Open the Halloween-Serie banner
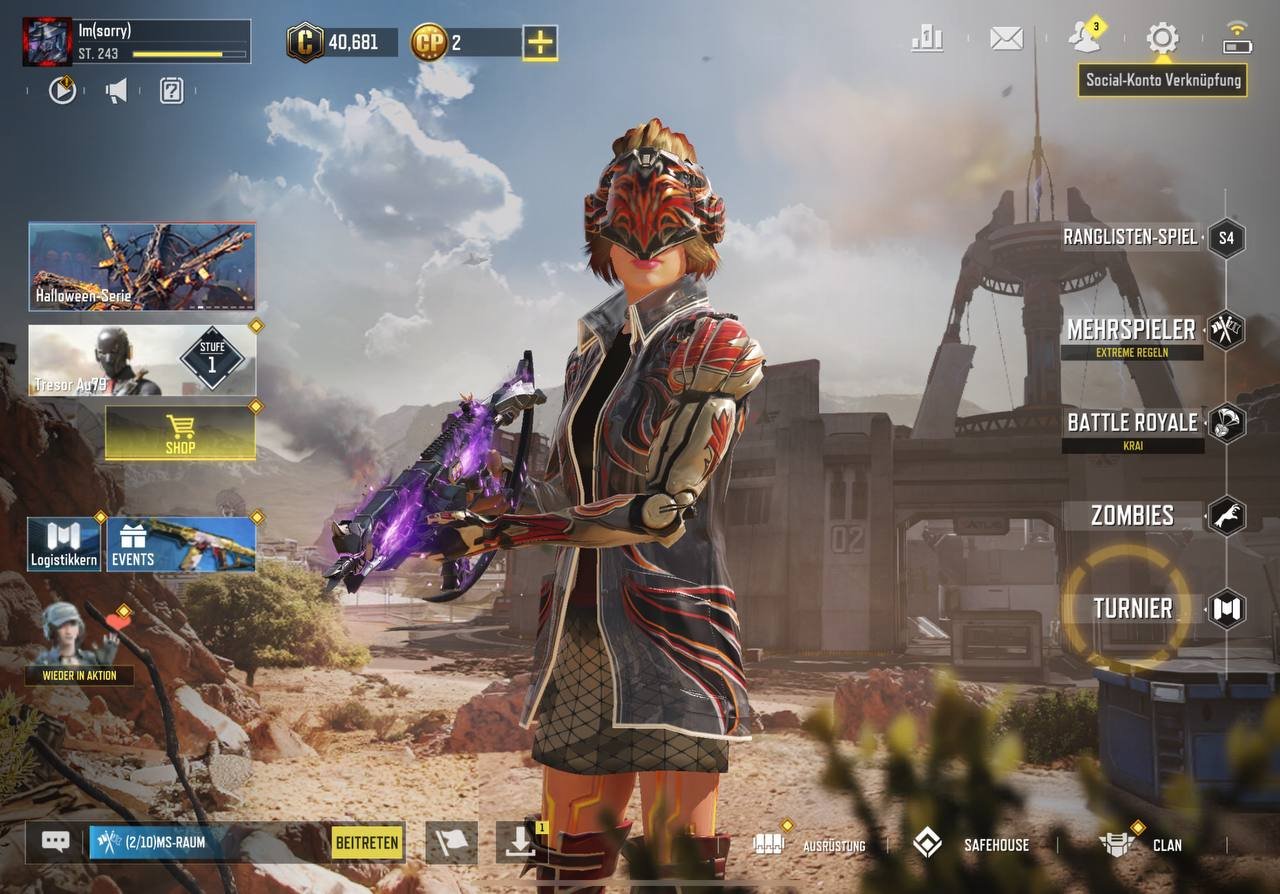 [141, 267]
